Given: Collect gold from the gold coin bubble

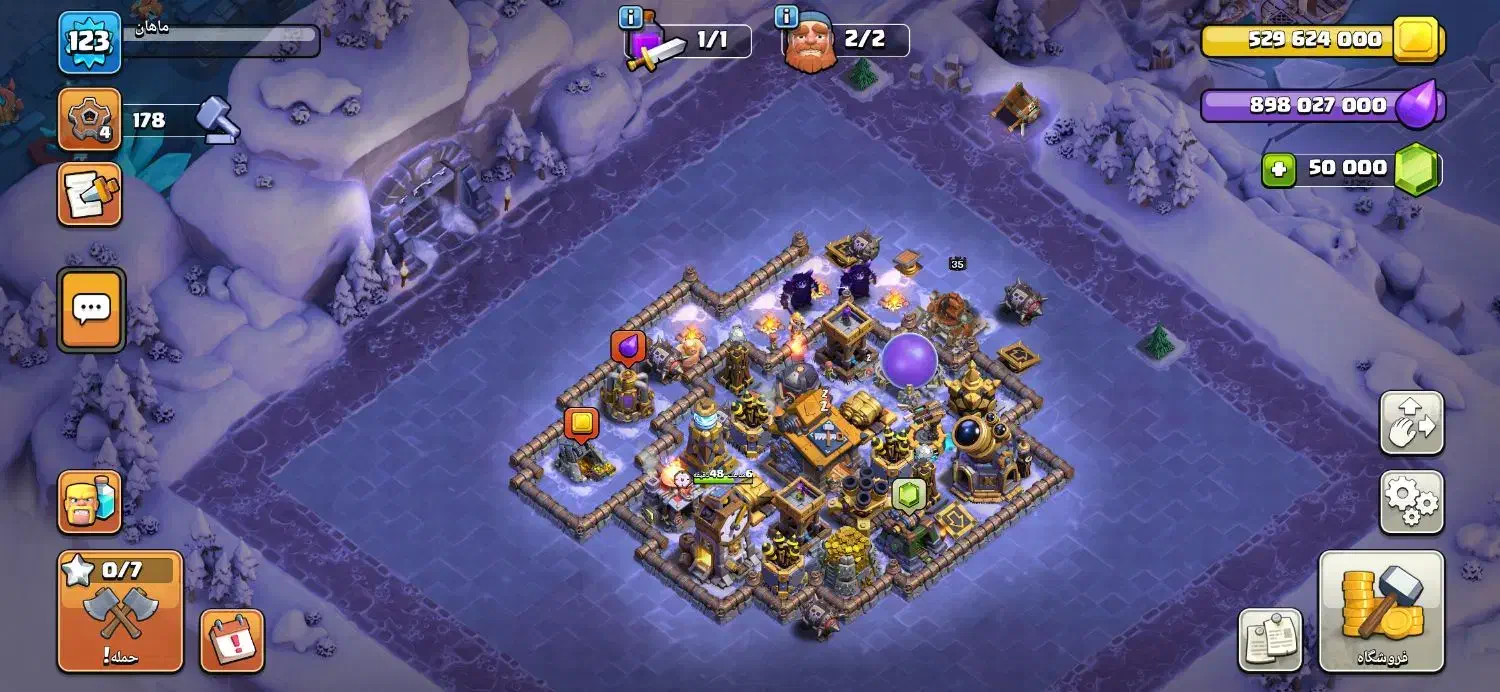Looking at the screenshot, I should 580,423.
